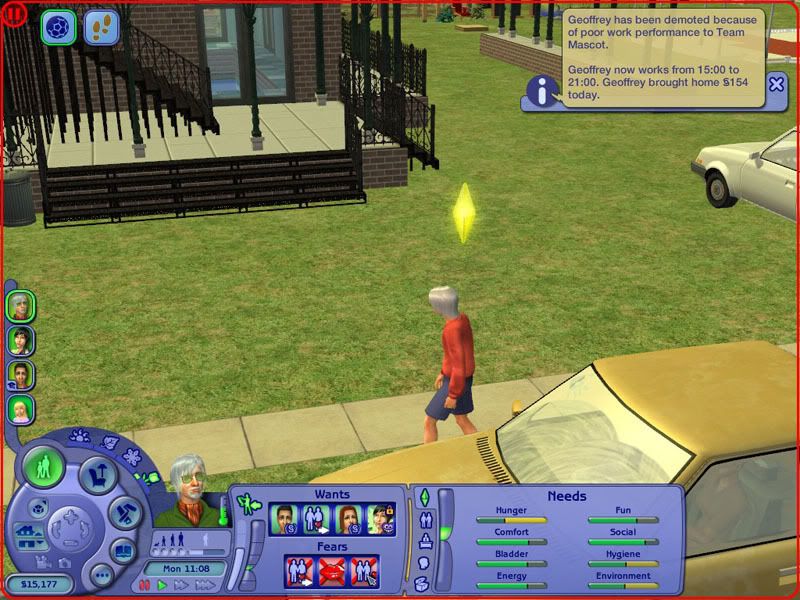Set game speed to normal play

coord(161,585)
